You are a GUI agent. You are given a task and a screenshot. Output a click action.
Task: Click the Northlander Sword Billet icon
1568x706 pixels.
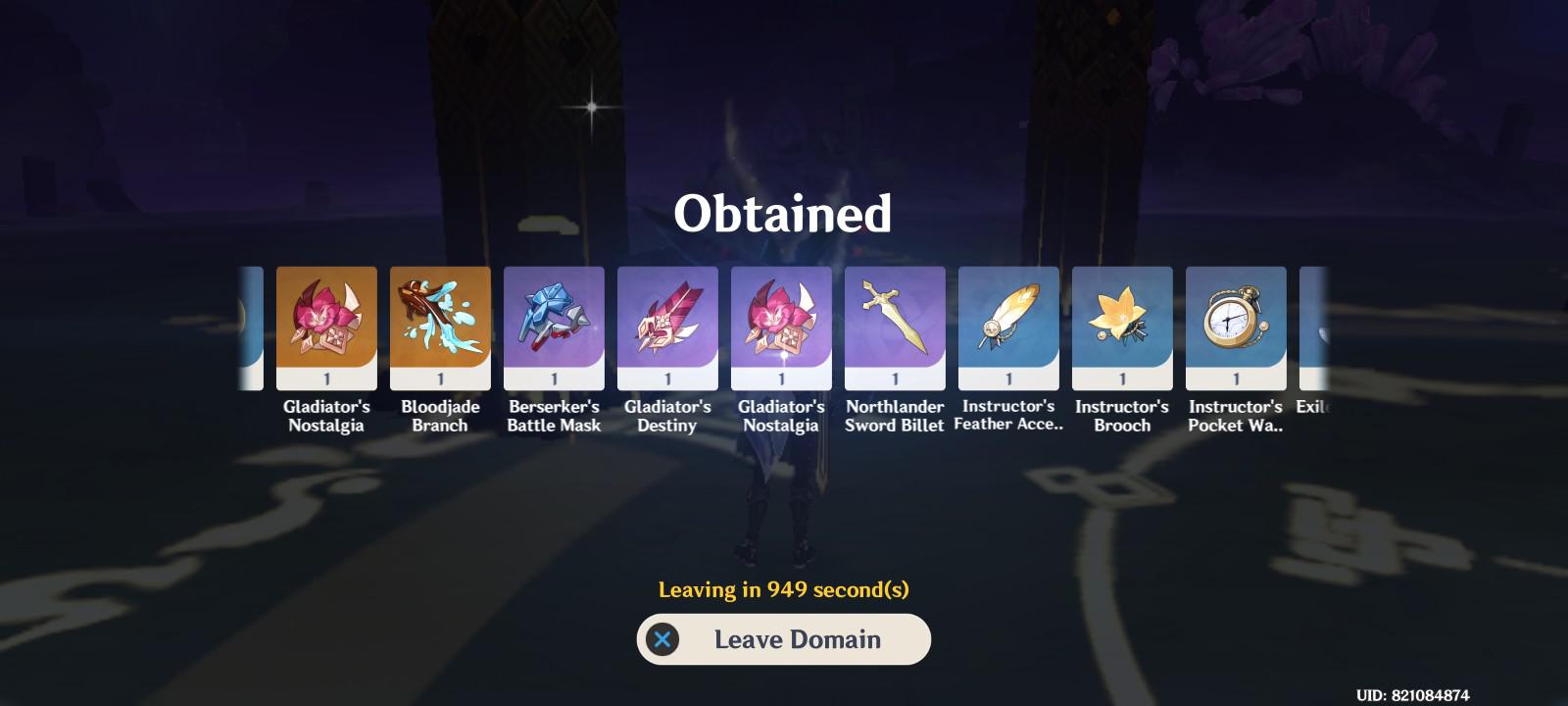click(x=894, y=324)
